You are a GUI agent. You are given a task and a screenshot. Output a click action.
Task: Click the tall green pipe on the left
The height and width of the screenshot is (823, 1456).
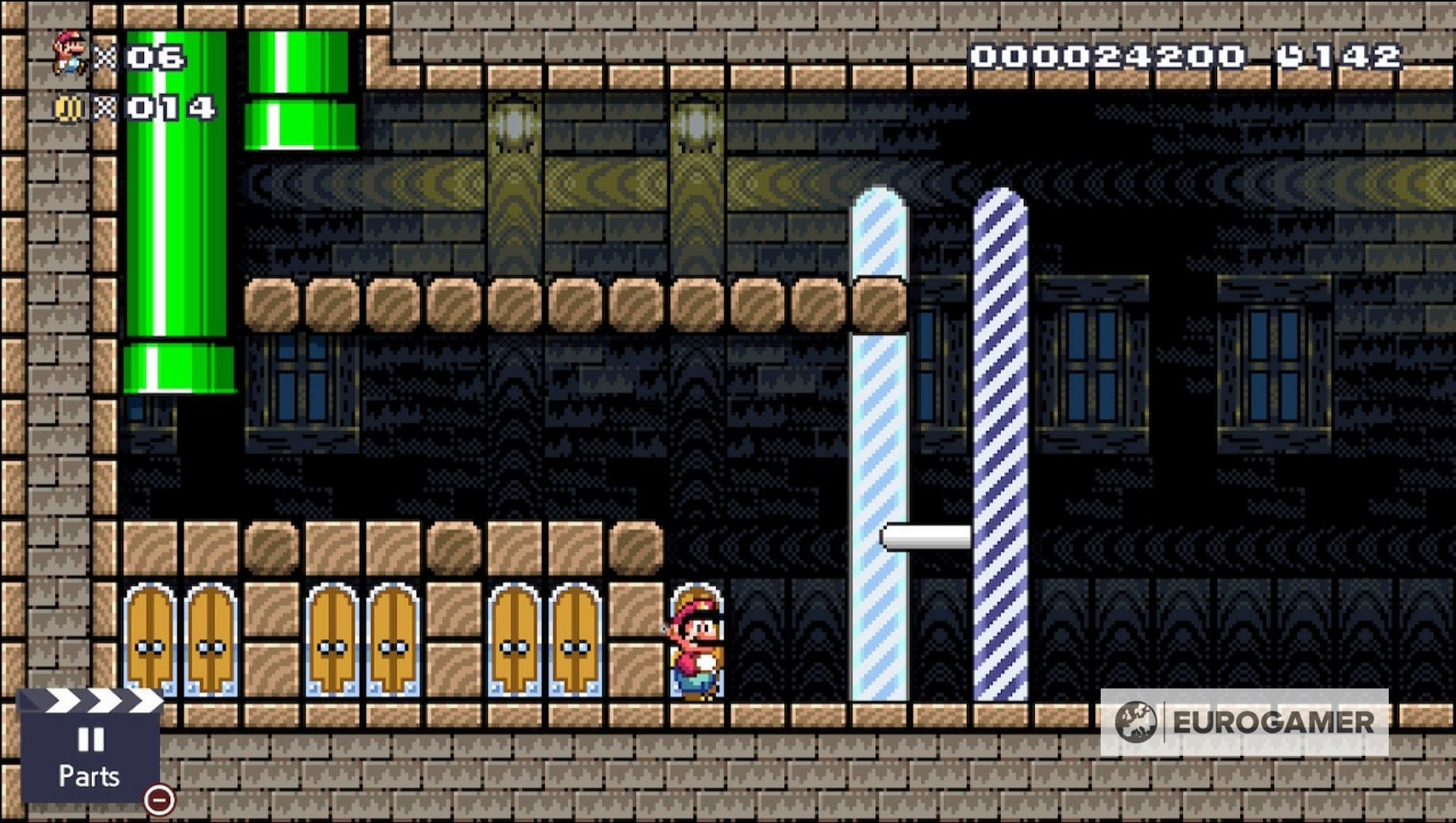[176, 237]
